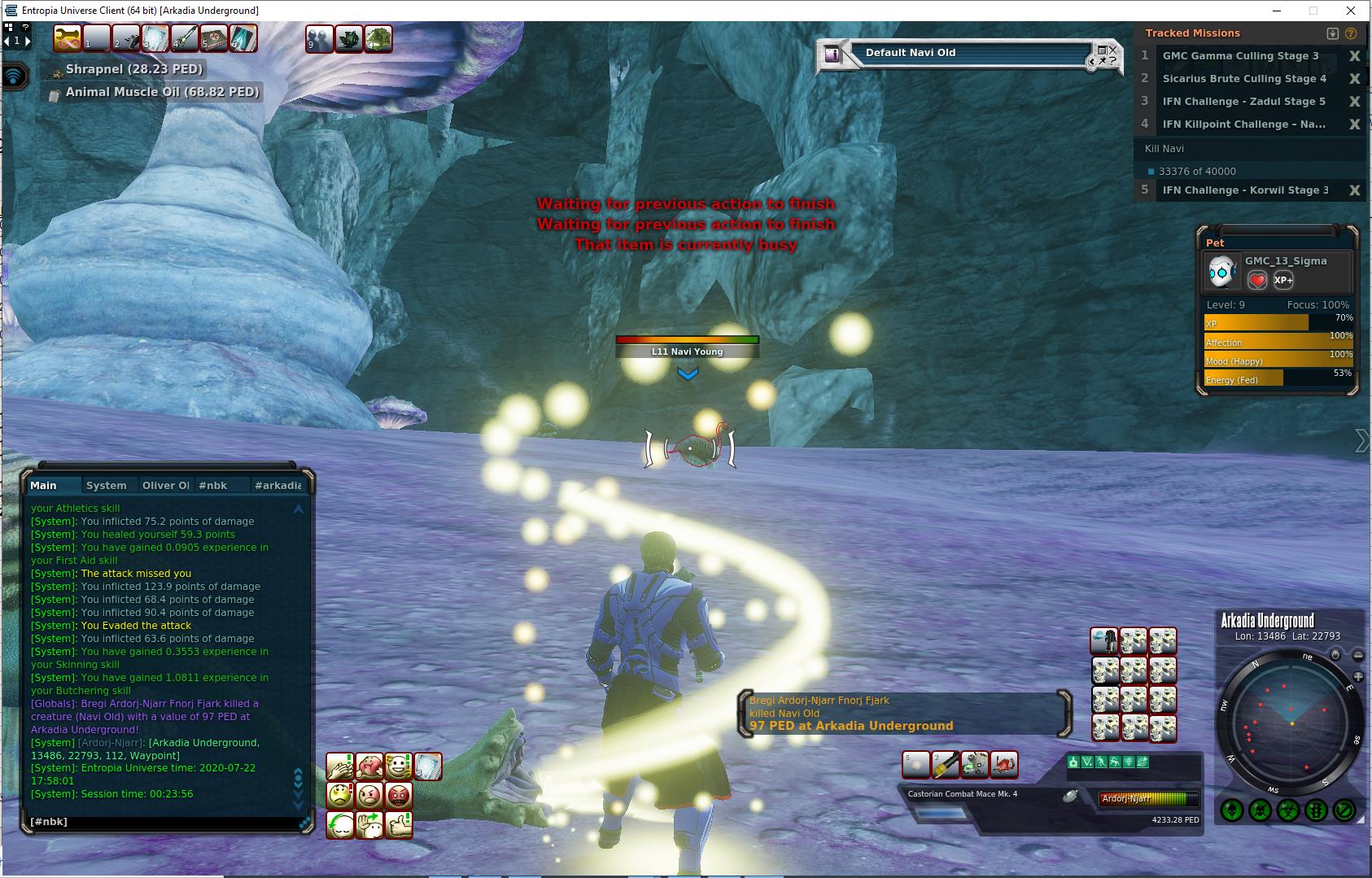1372x878 pixels.
Task: Zoom out the radar with minus button
Action: [1358, 655]
